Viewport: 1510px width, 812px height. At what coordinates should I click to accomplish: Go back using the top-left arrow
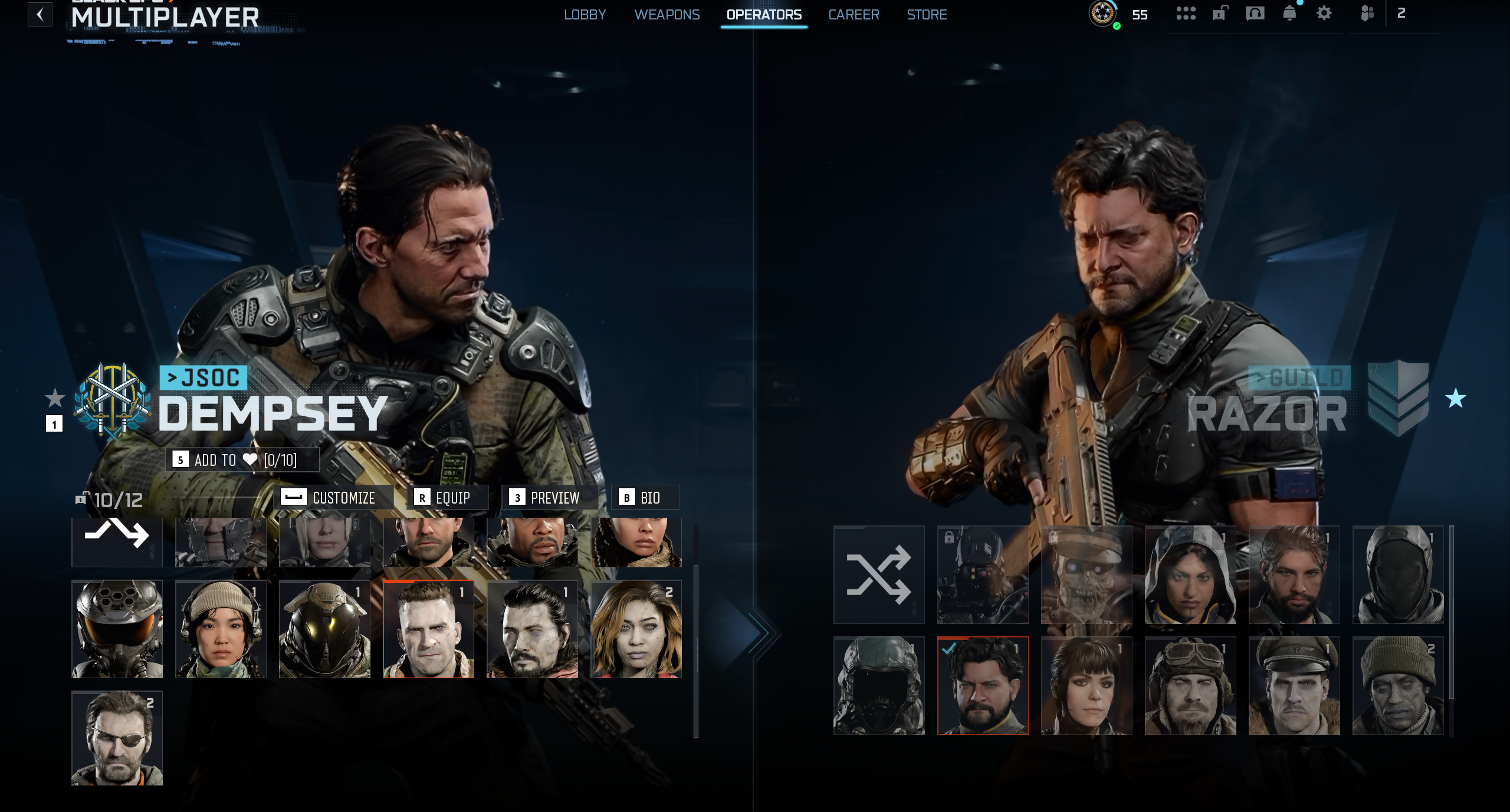click(40, 14)
